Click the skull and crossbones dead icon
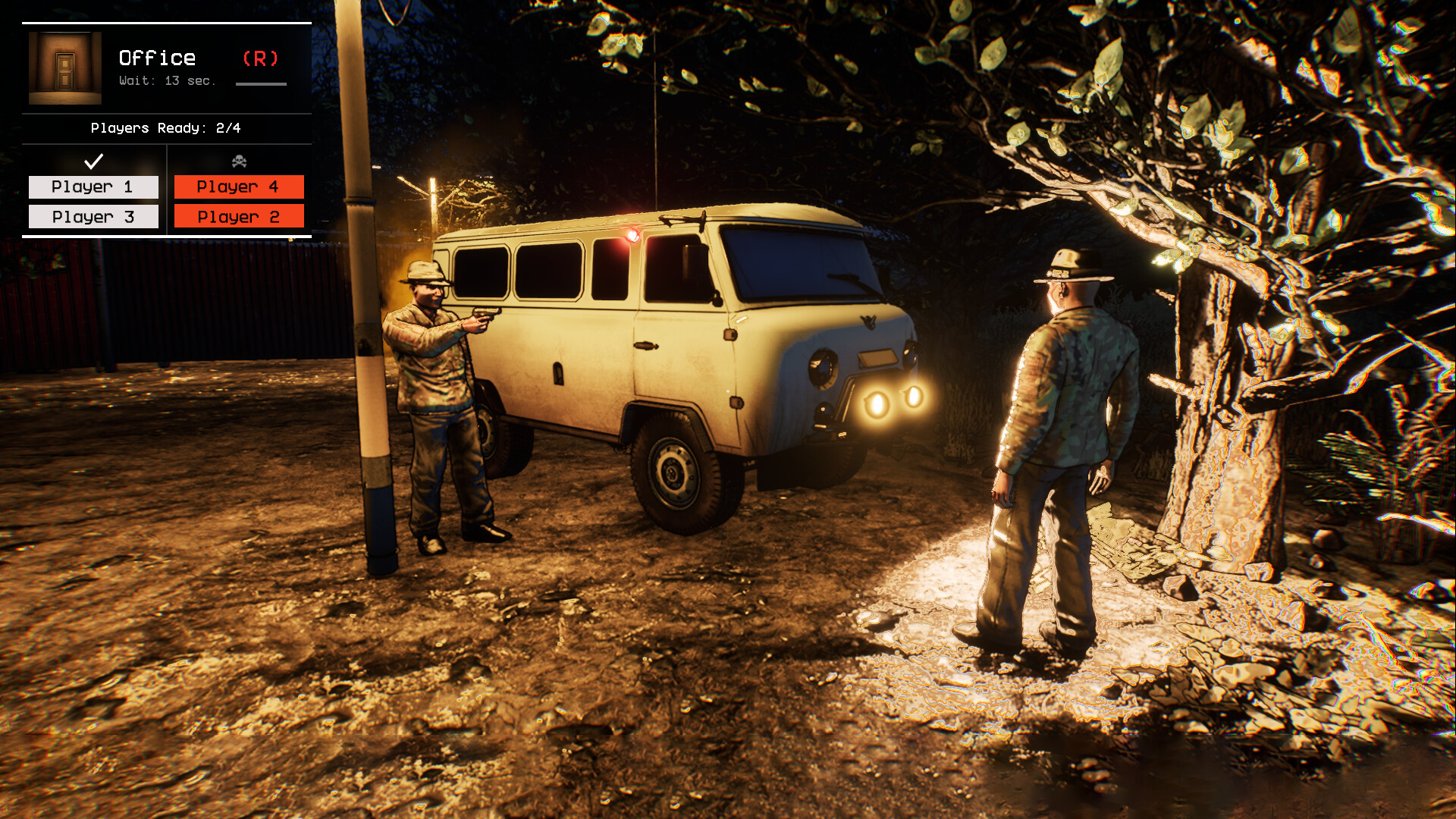The height and width of the screenshot is (819, 1456). pyautogui.click(x=239, y=158)
